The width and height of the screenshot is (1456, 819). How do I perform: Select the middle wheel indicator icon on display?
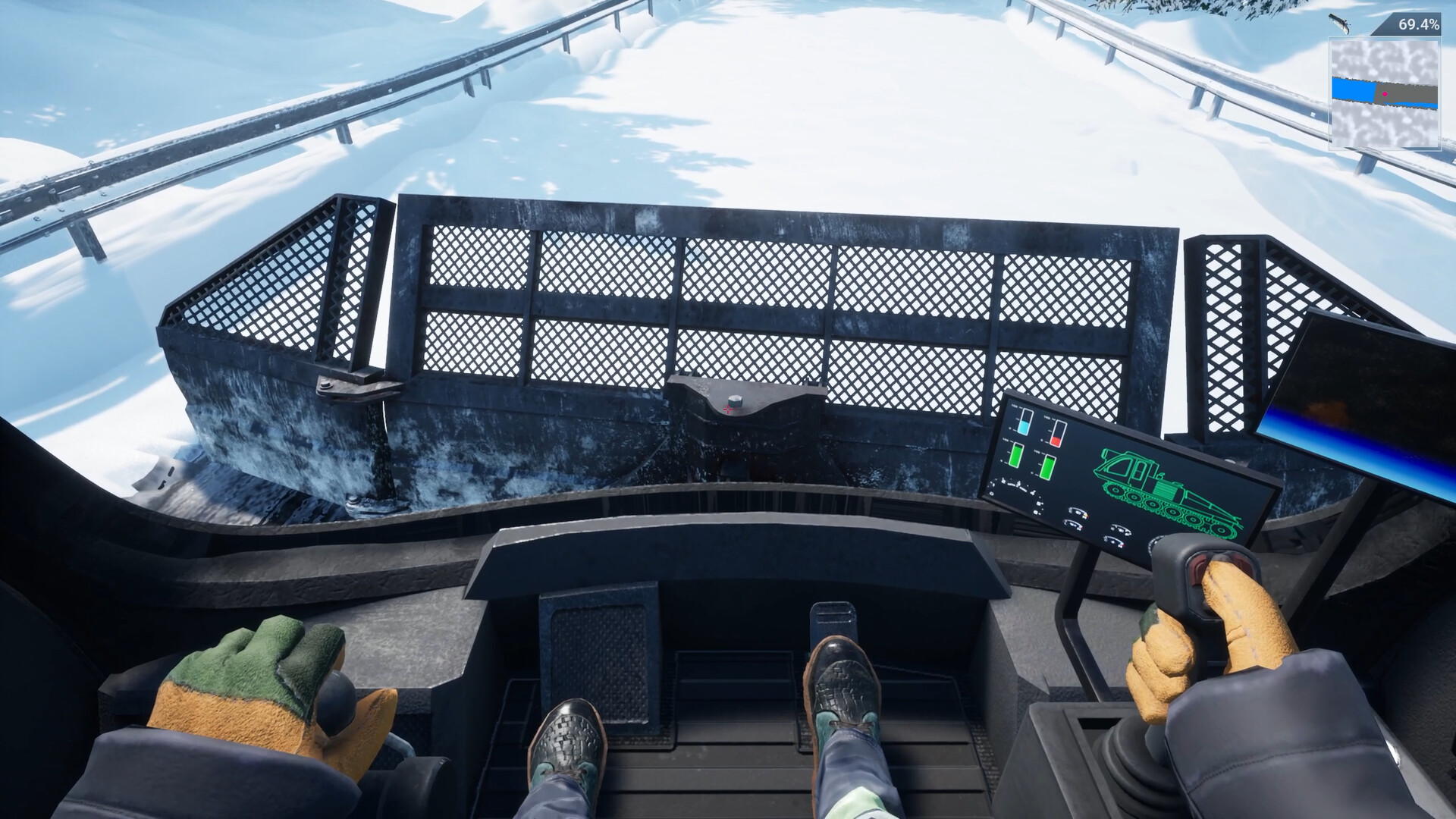tap(1073, 526)
